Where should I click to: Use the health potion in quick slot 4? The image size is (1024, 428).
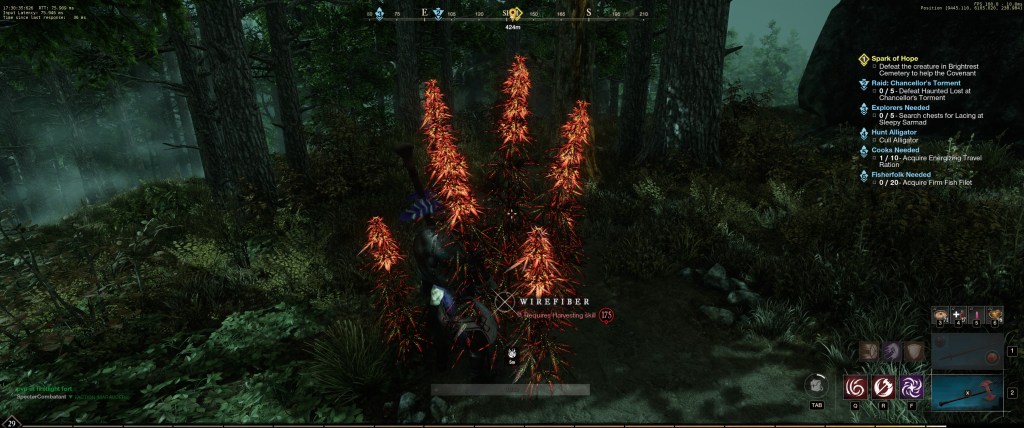tap(959, 316)
